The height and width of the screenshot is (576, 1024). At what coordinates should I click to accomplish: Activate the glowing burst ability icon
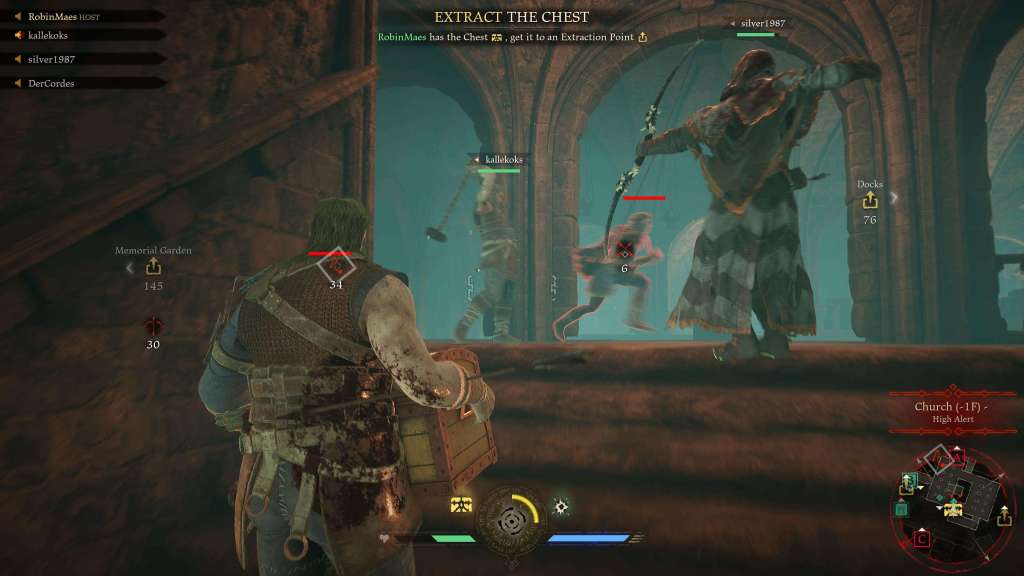[x=562, y=506]
